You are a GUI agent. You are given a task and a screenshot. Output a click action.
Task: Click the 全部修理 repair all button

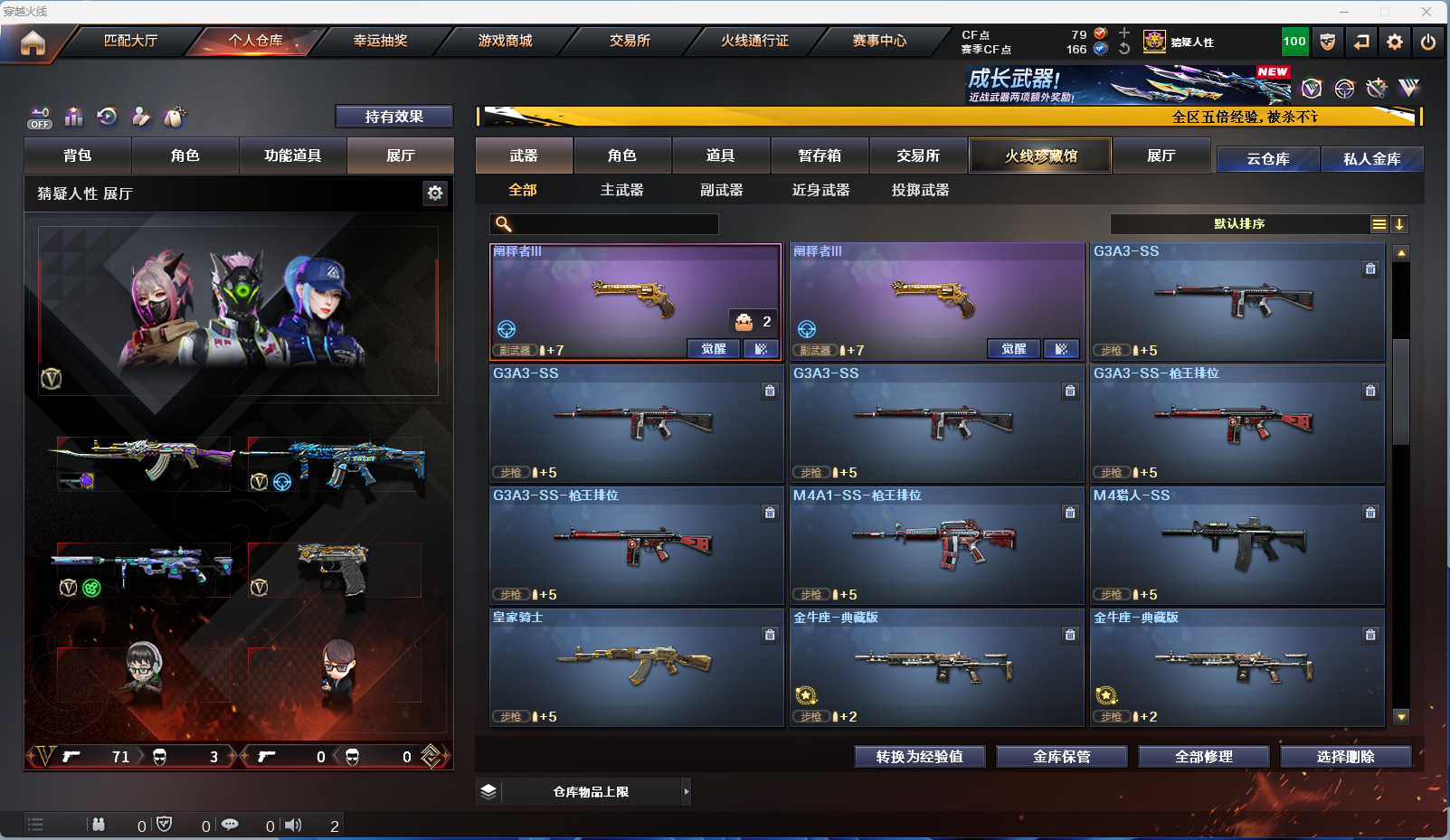click(1203, 757)
